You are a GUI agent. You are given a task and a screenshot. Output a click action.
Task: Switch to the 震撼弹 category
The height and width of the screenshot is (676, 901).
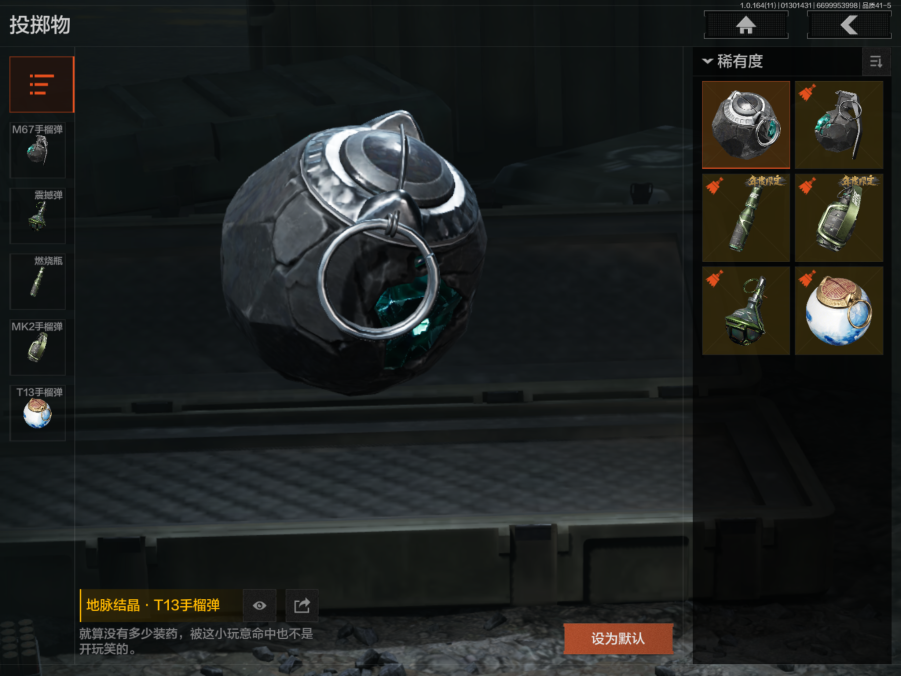coord(38,215)
